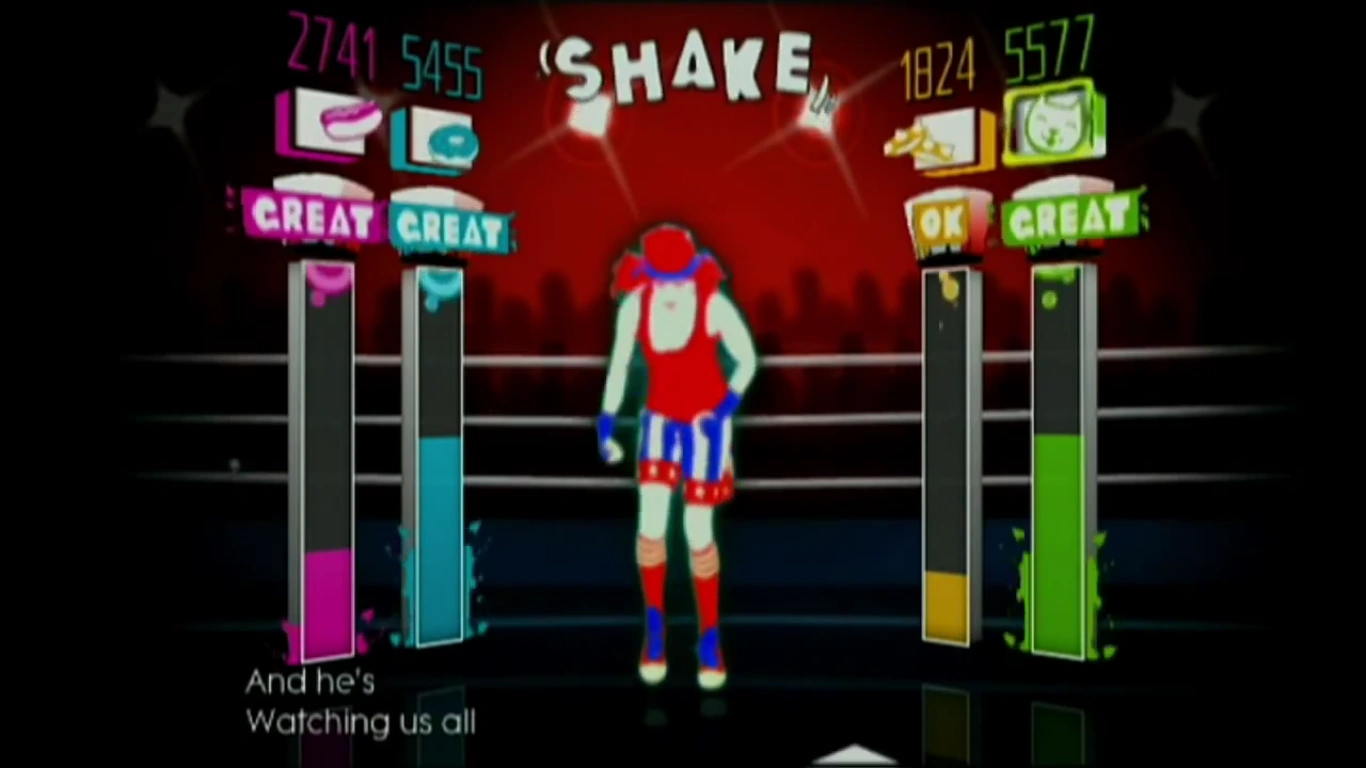Image resolution: width=1366 pixels, height=768 pixels.
Task: Select the upward arrow pictogram at bottom center
Action: pyautogui.click(x=855, y=755)
